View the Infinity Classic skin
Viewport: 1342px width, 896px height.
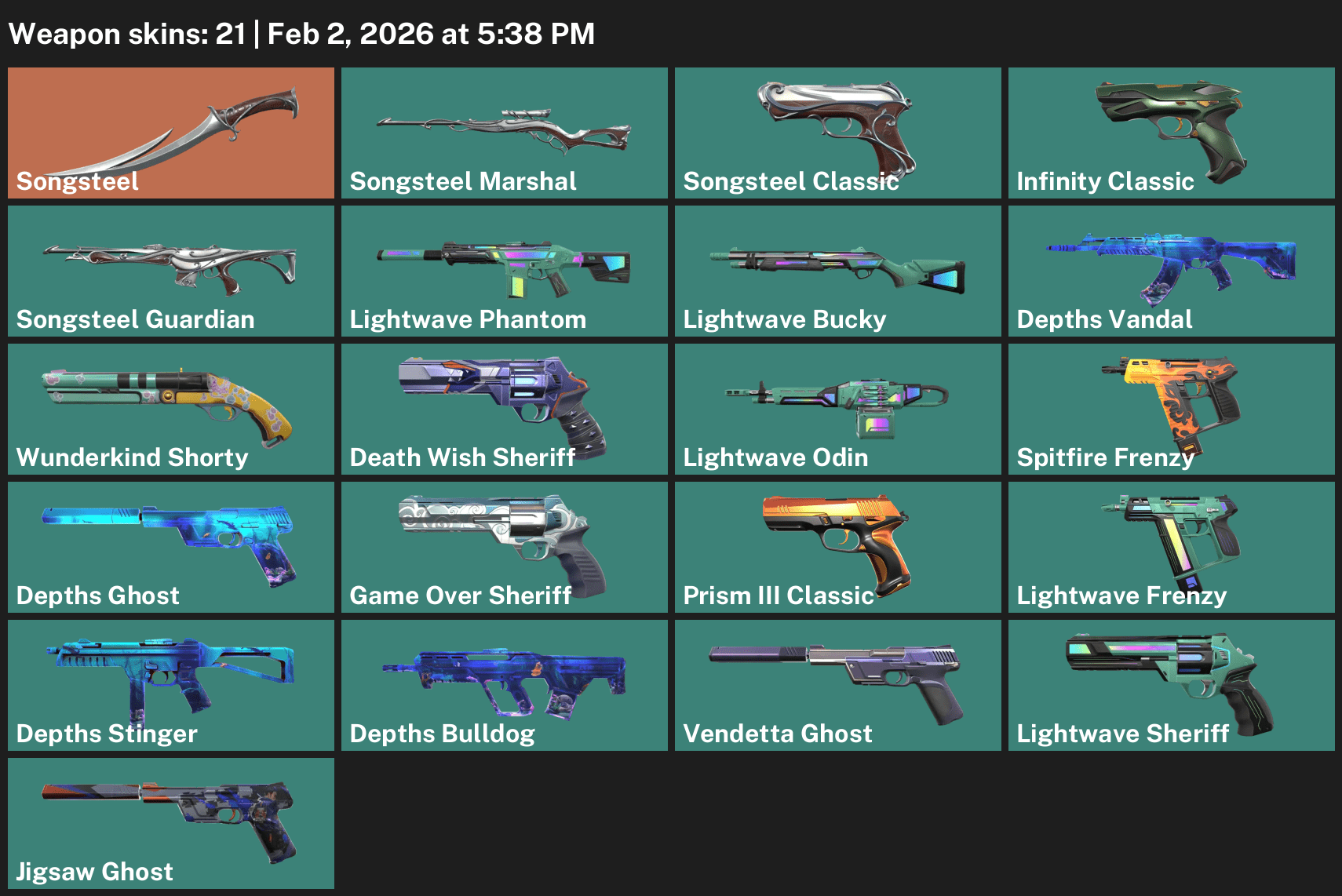[x=1170, y=133]
